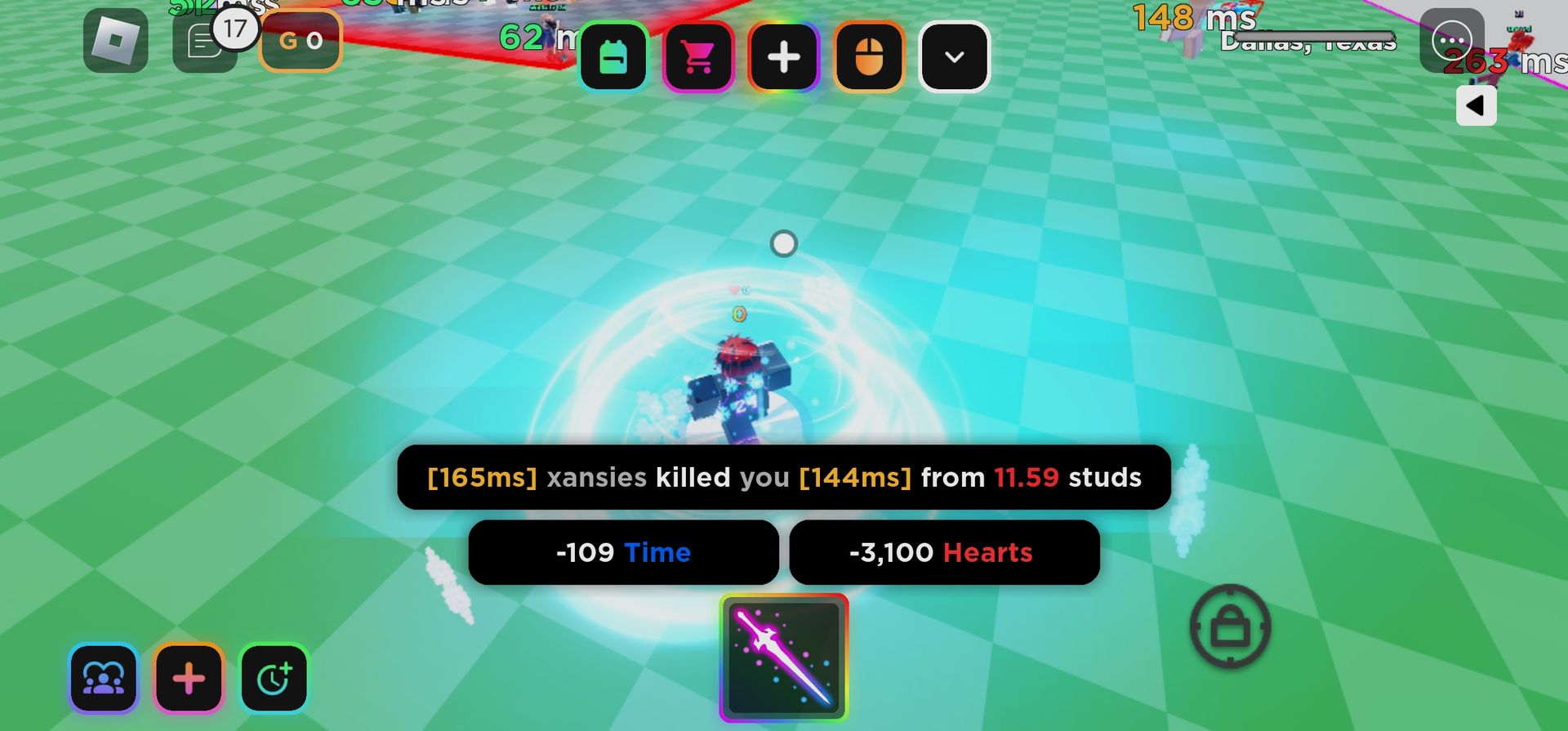Click the white left-arrow collapse button
This screenshot has width=1568, height=731.
(1476, 105)
